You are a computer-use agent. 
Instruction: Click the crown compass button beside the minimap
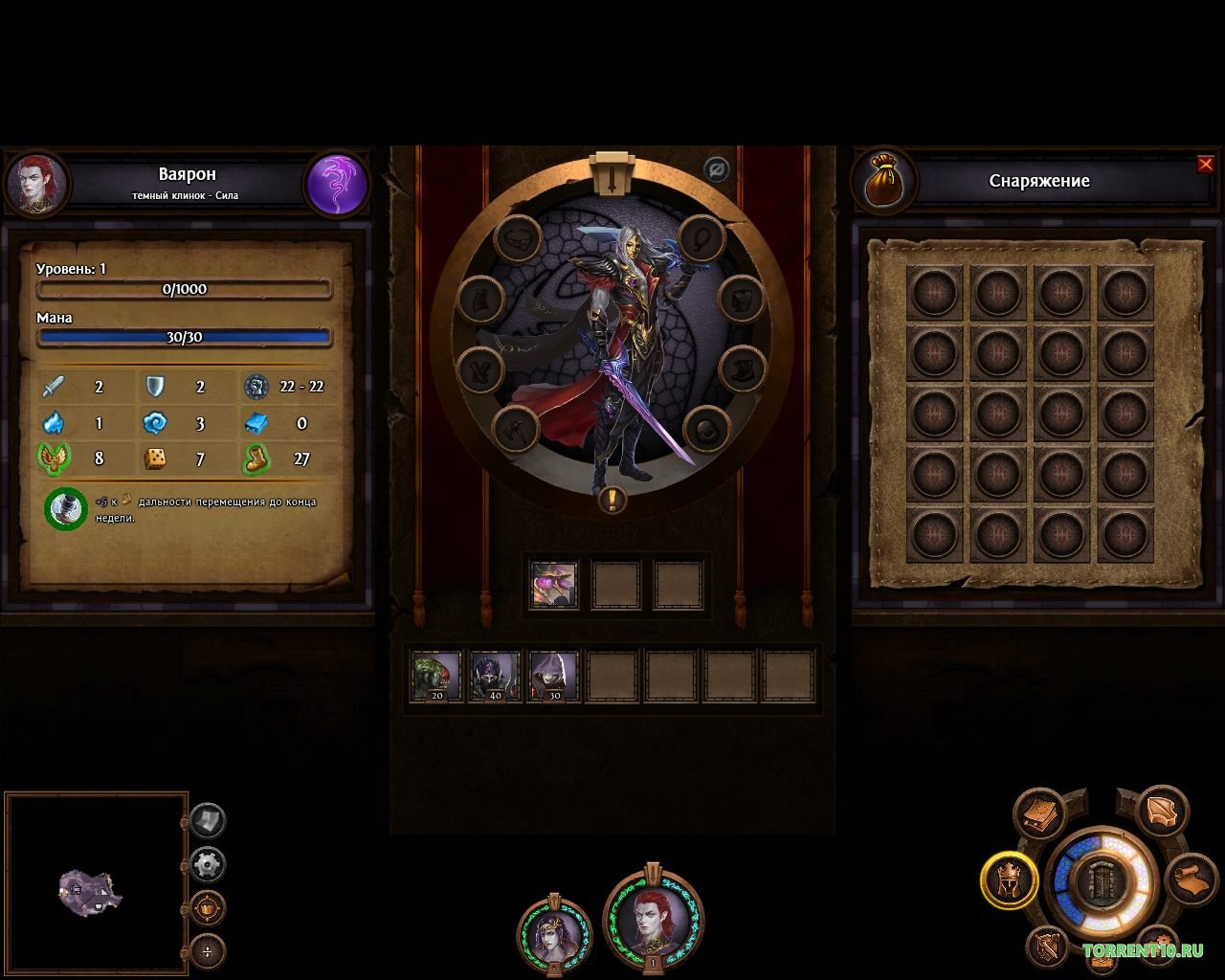coord(208,907)
